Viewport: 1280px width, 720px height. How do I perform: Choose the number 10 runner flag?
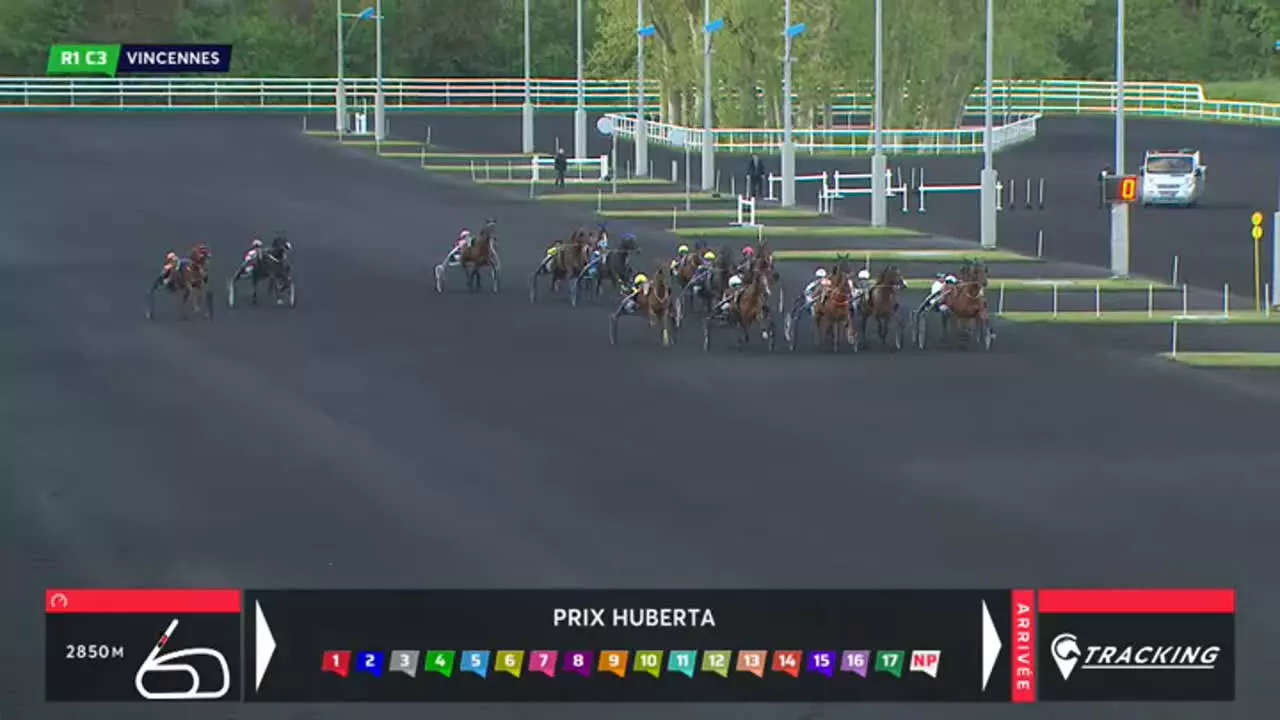click(647, 662)
